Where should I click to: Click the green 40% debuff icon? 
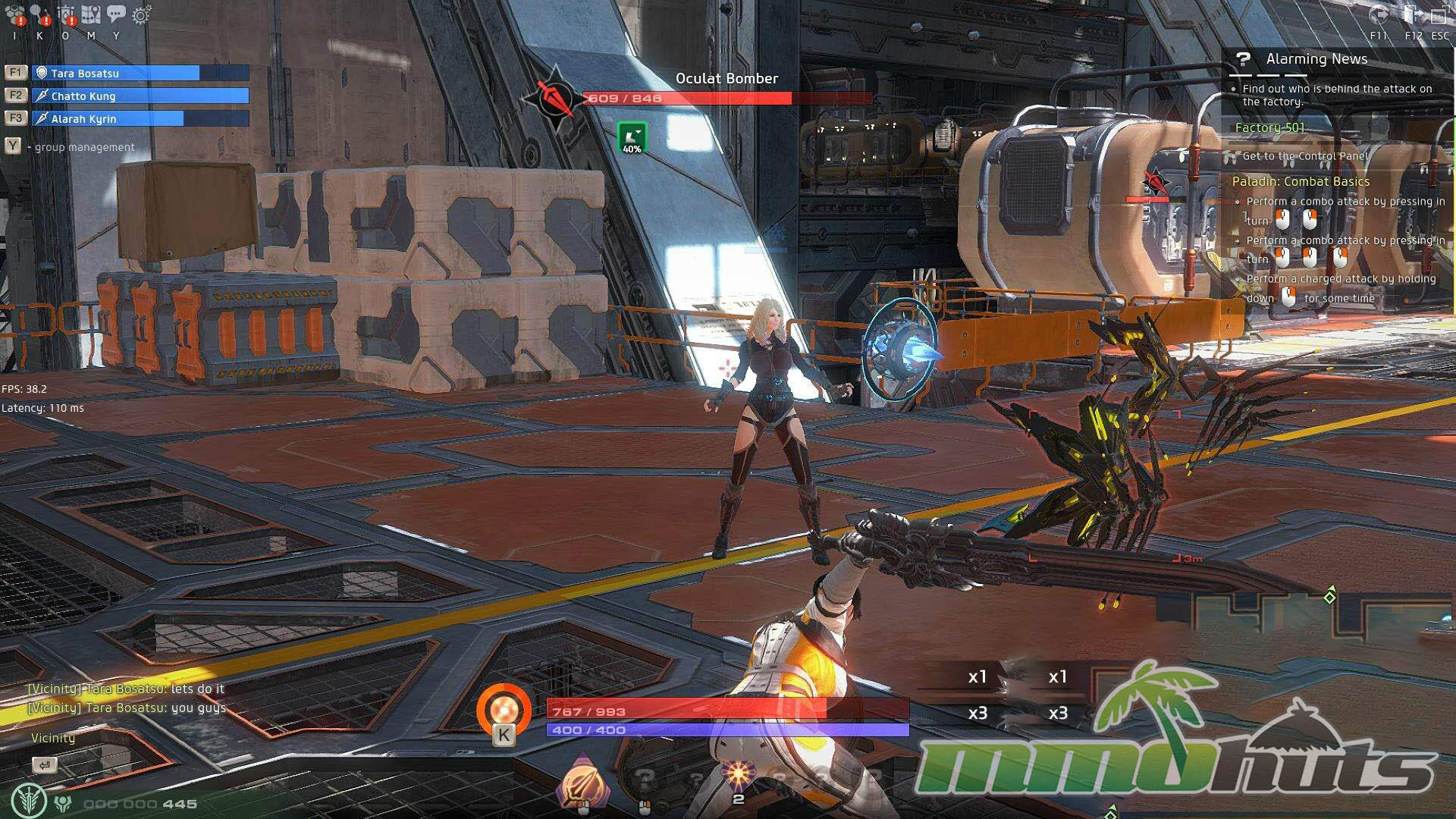(x=632, y=137)
